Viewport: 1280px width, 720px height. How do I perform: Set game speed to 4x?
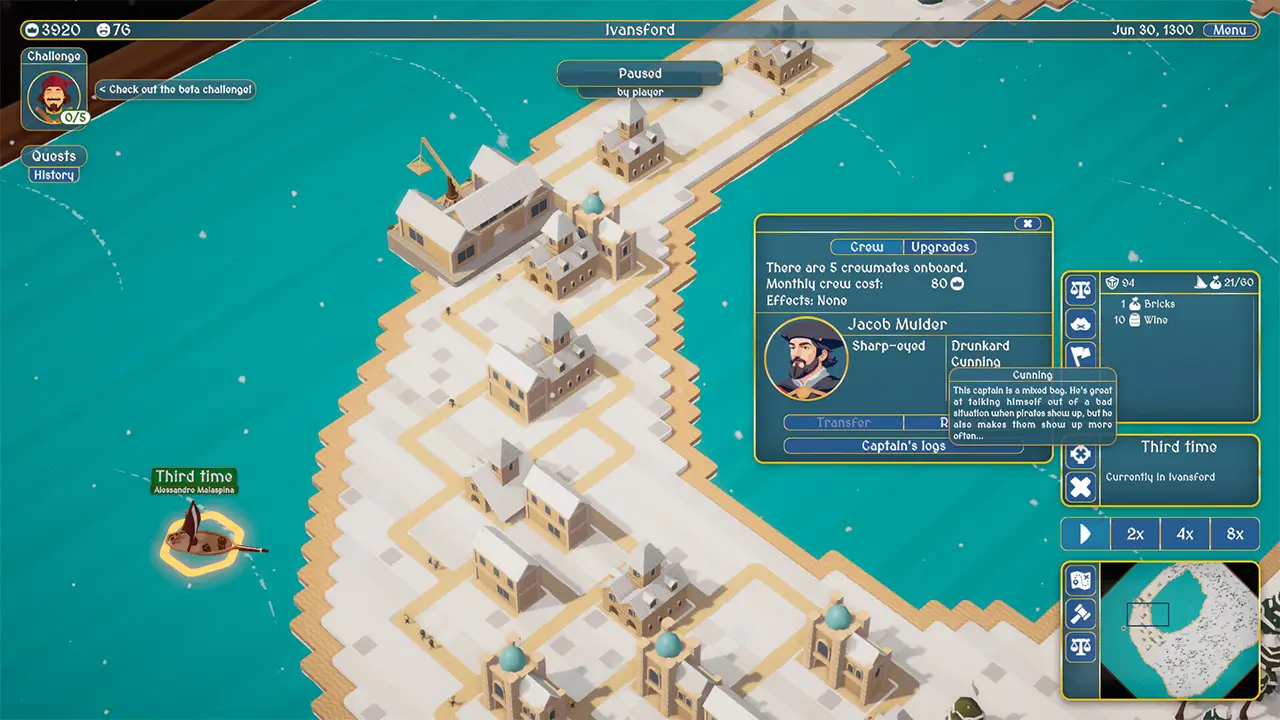(1185, 534)
